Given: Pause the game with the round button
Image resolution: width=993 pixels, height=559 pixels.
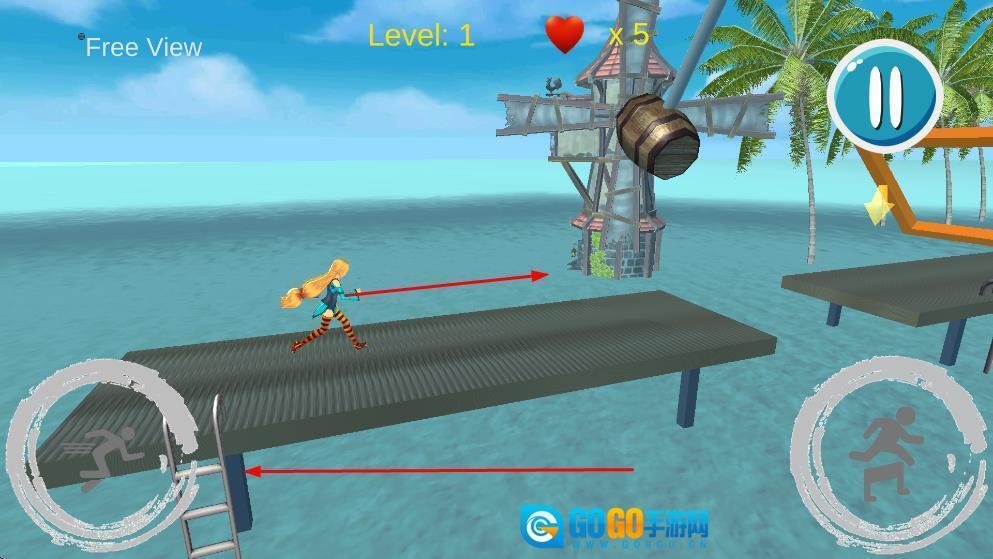Looking at the screenshot, I should [x=885, y=96].
